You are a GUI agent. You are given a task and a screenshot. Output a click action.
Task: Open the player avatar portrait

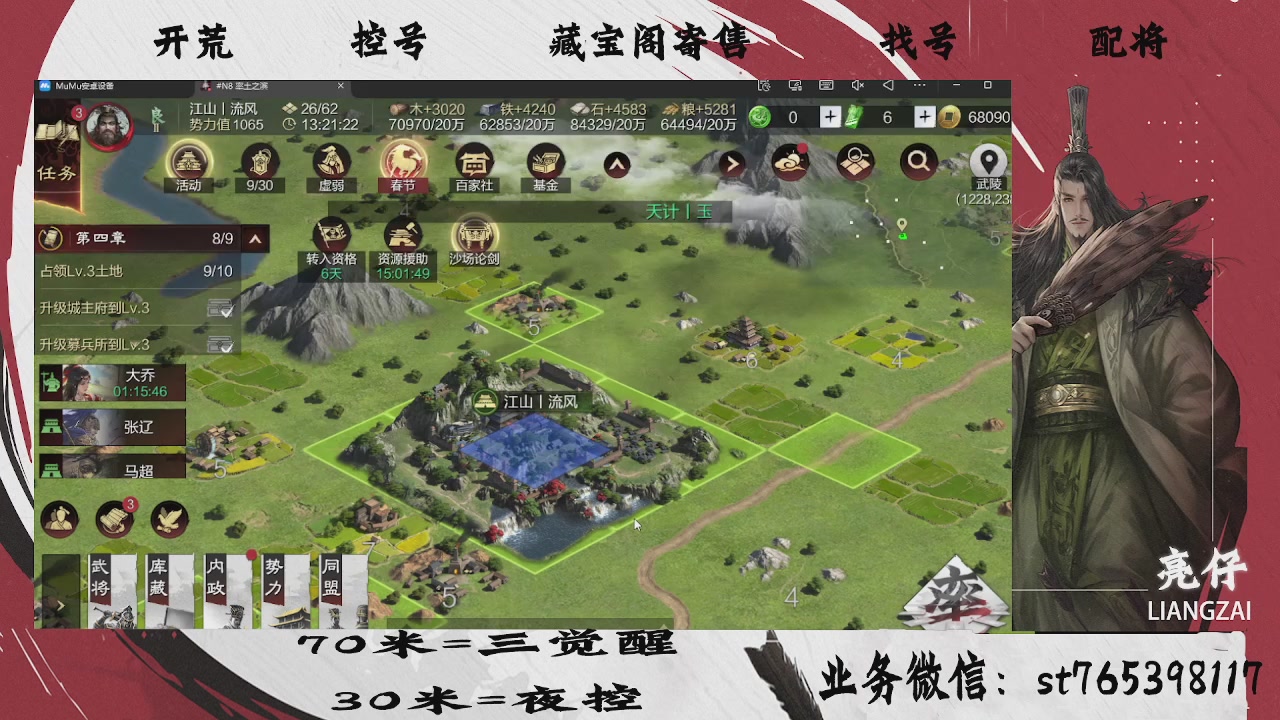[108, 126]
